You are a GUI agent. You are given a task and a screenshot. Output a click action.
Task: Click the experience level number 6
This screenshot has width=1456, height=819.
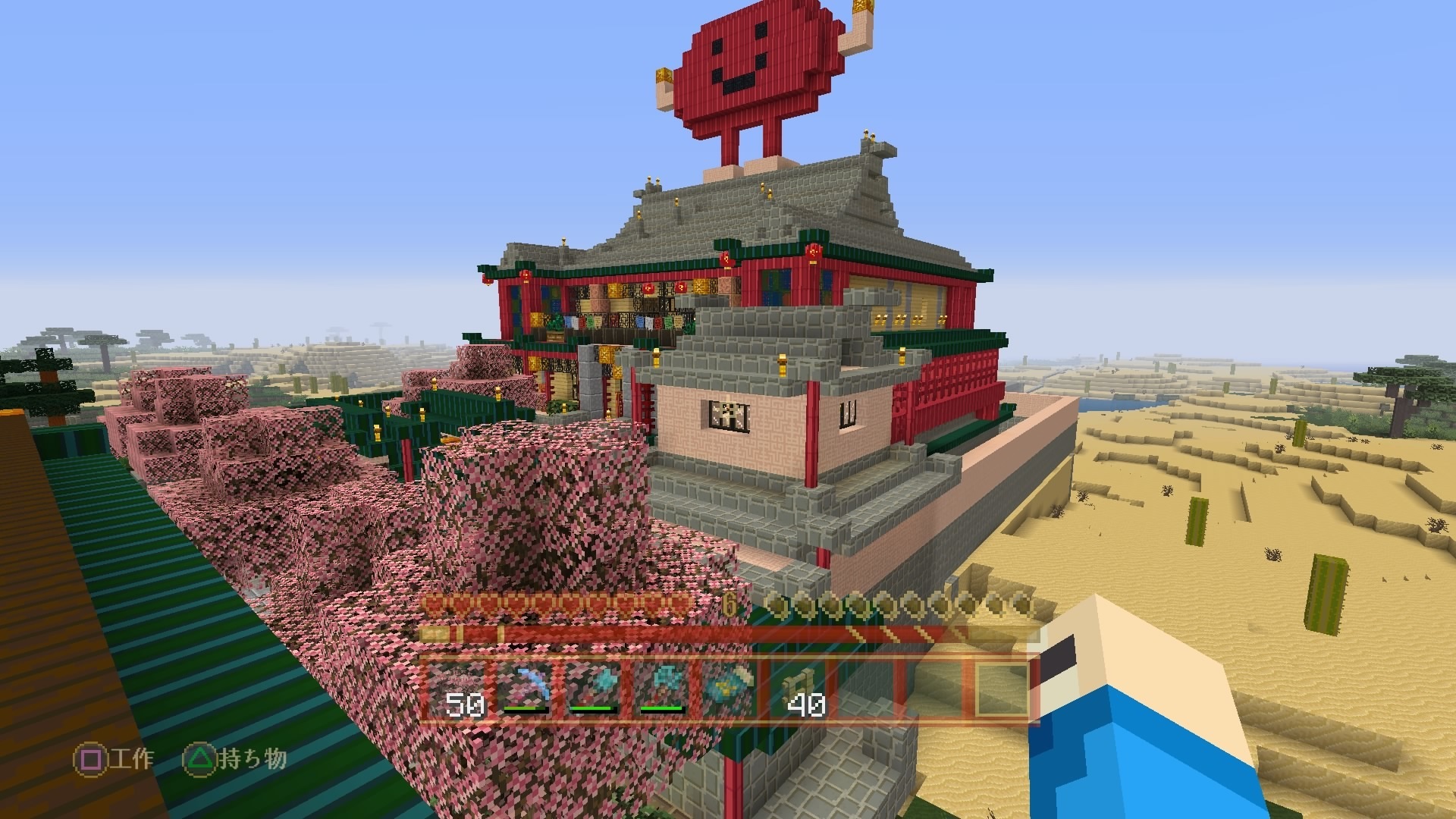(x=728, y=602)
